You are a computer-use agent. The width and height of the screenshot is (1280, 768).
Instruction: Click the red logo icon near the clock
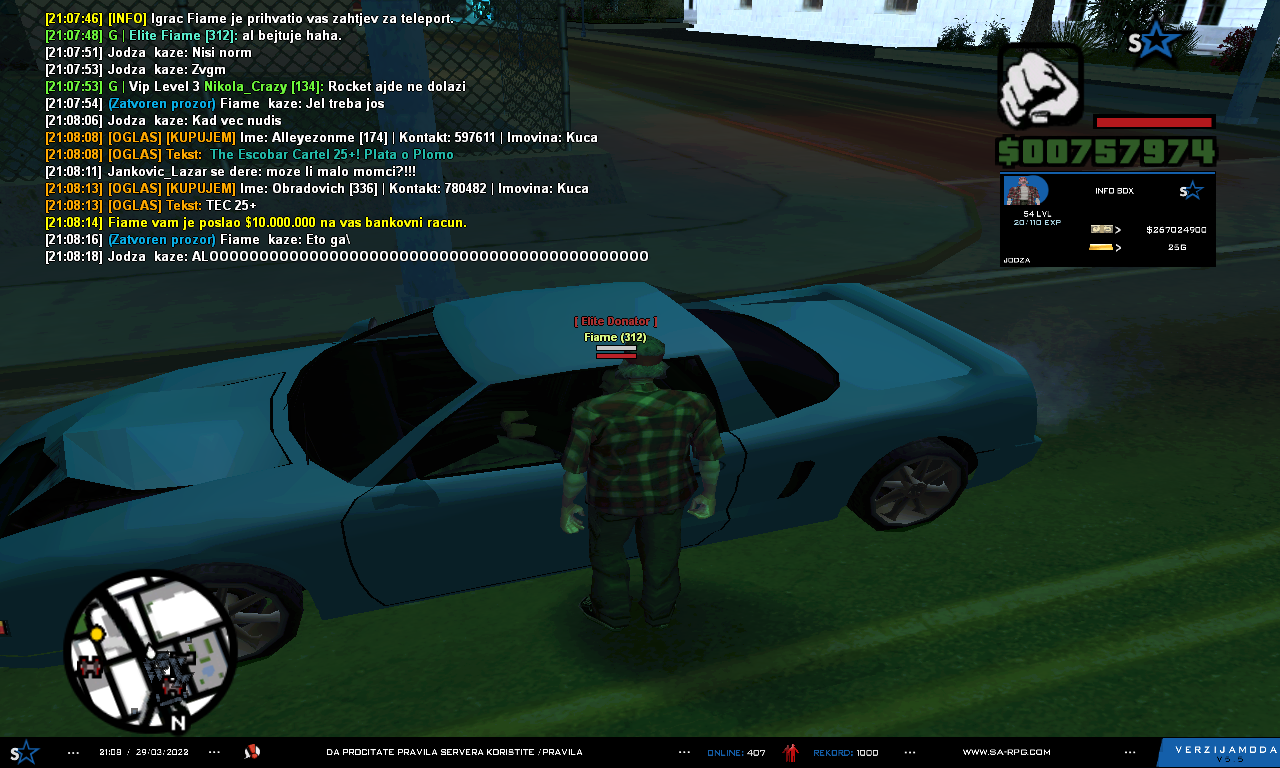point(252,751)
